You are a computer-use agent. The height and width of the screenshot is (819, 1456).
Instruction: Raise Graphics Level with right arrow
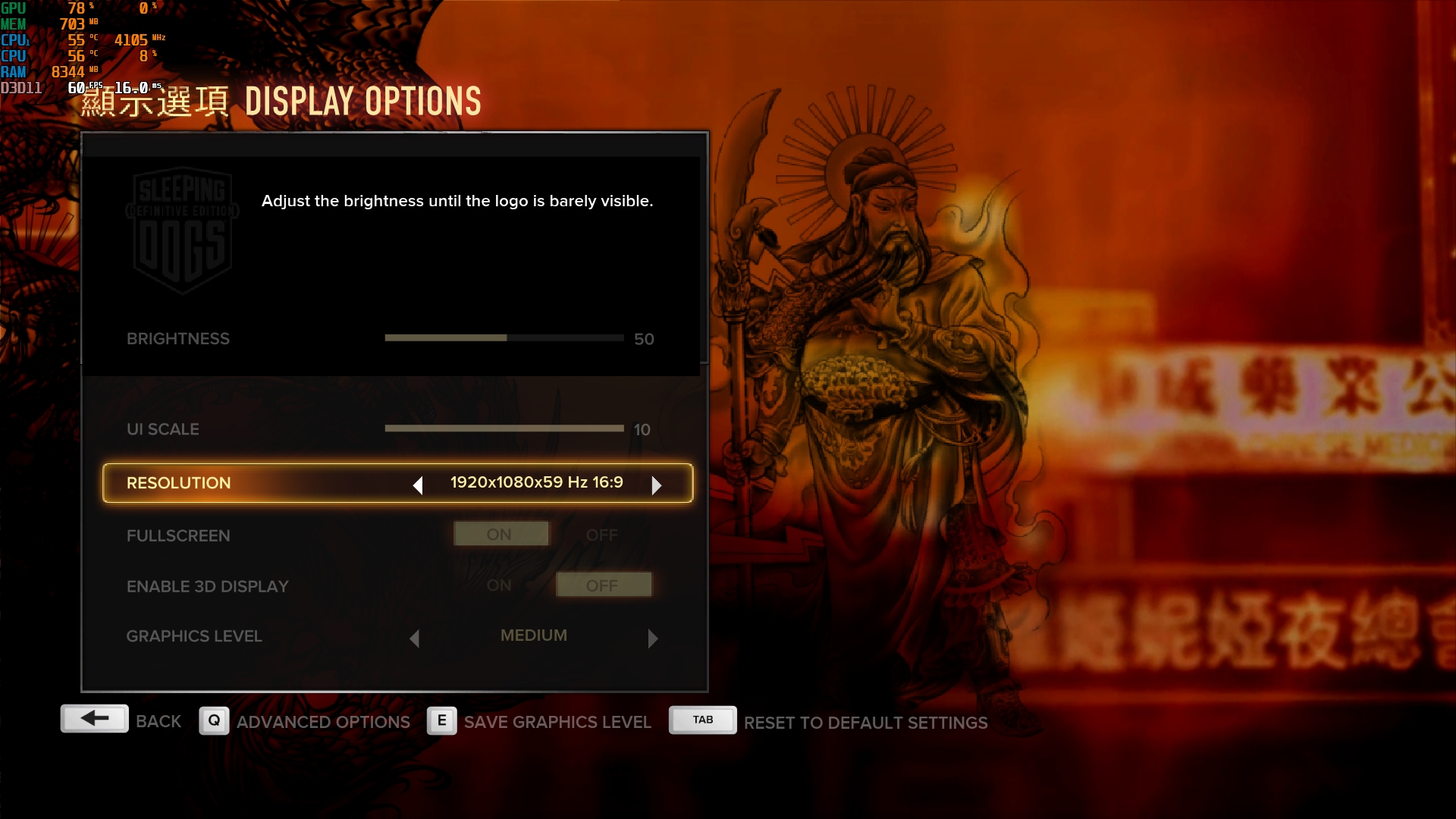coord(653,639)
